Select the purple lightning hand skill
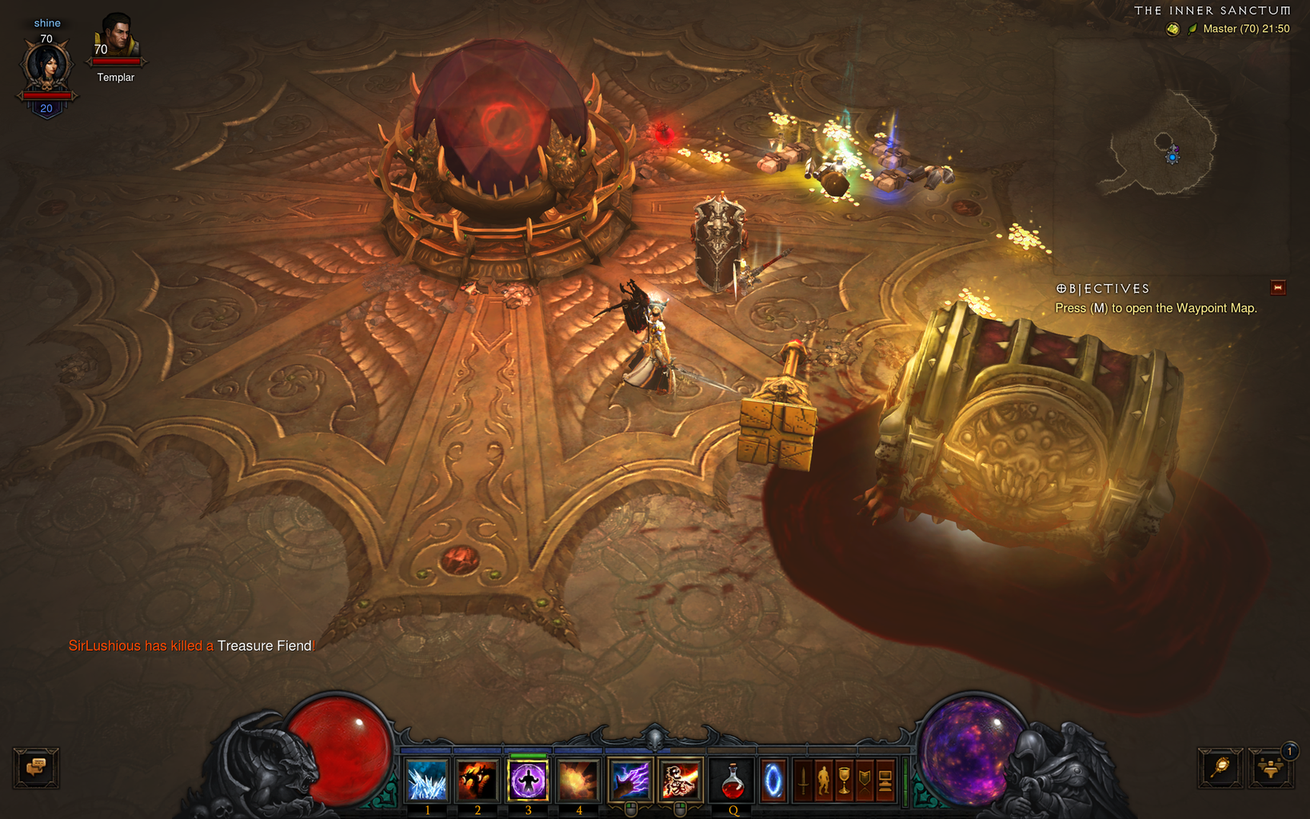1310x819 pixels. 631,780
